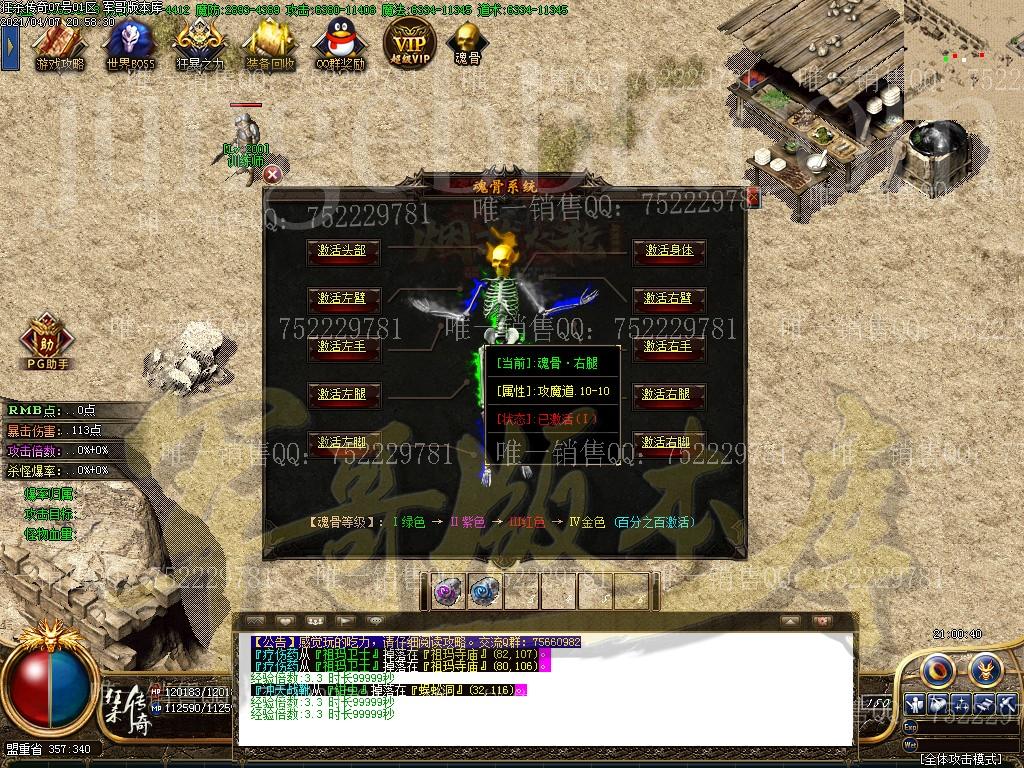
Task: Activate the left leg with 激活左腿
Action: 342,394
